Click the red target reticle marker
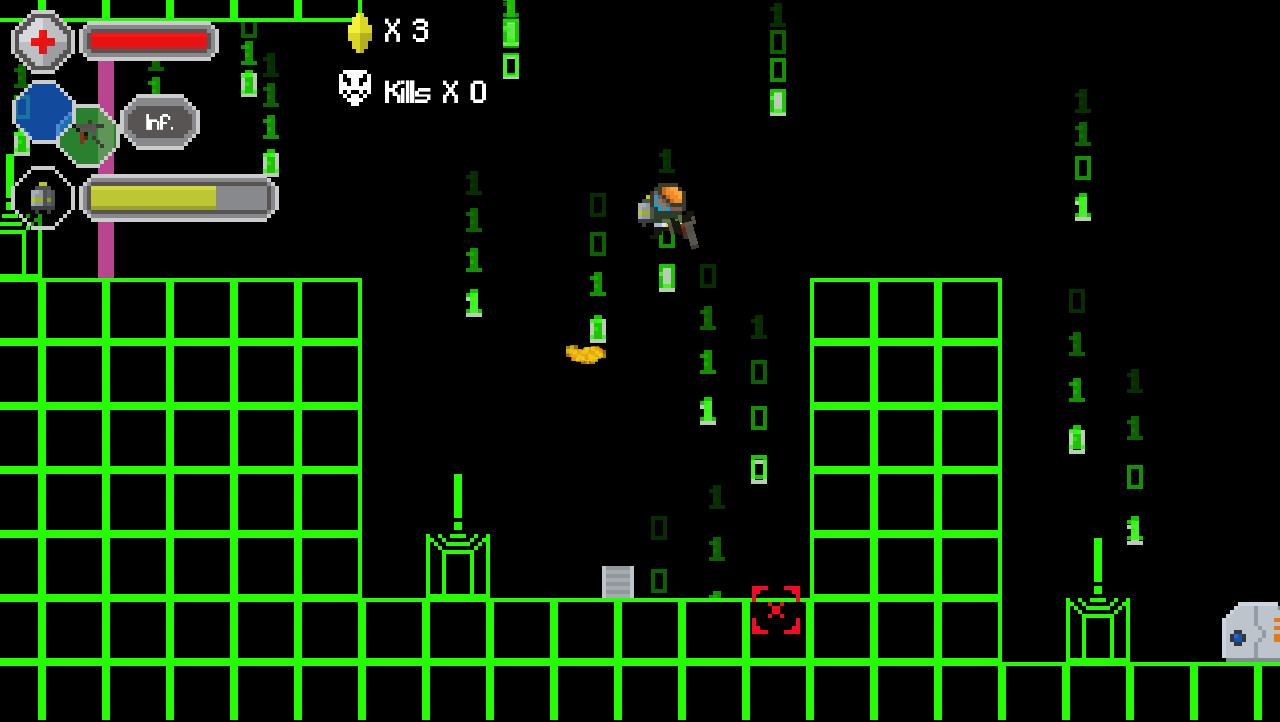 pos(775,611)
